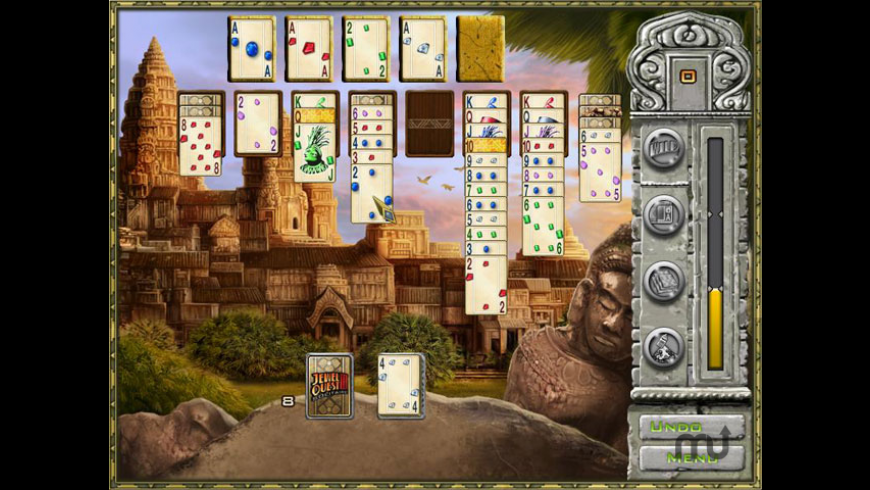Click the empty golden foundation slot
The image size is (870, 490).
pos(480,48)
